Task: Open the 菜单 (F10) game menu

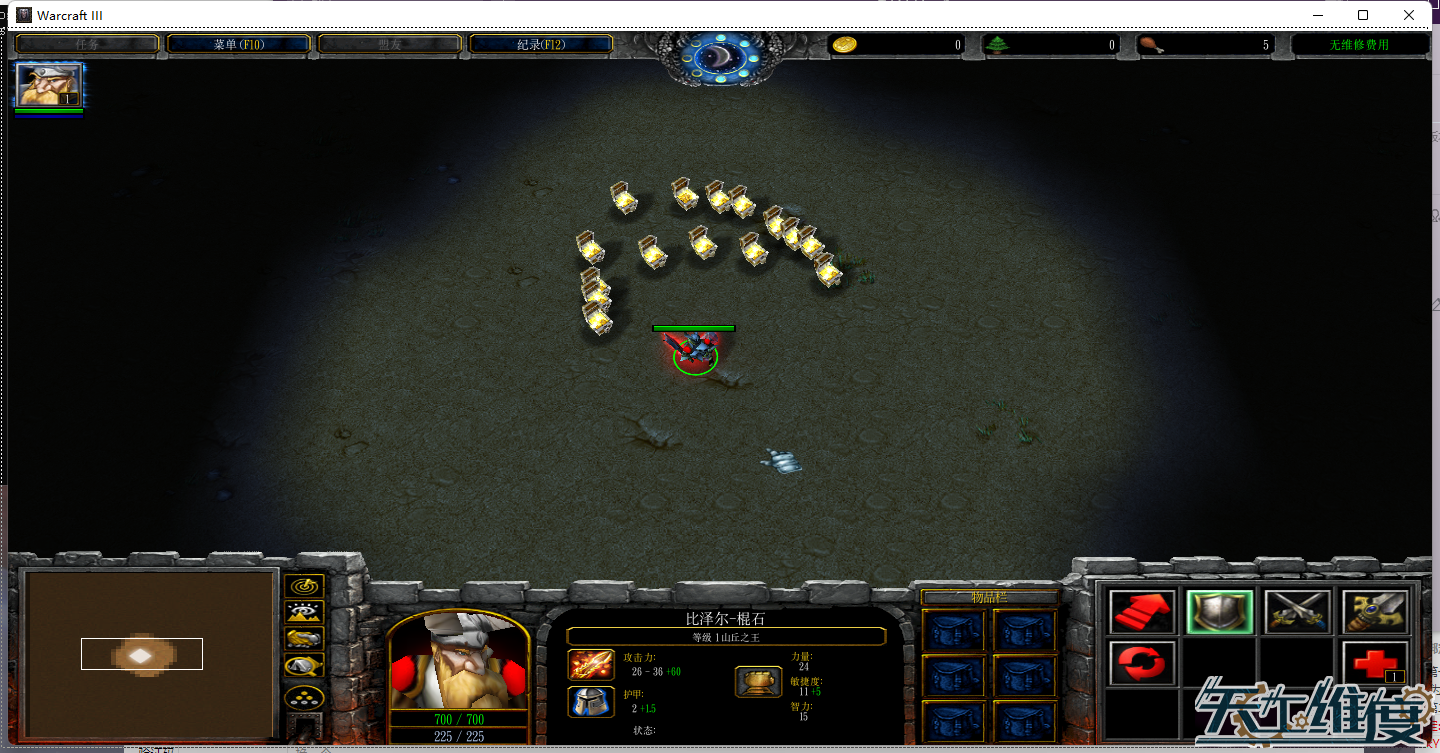Action: click(238, 44)
